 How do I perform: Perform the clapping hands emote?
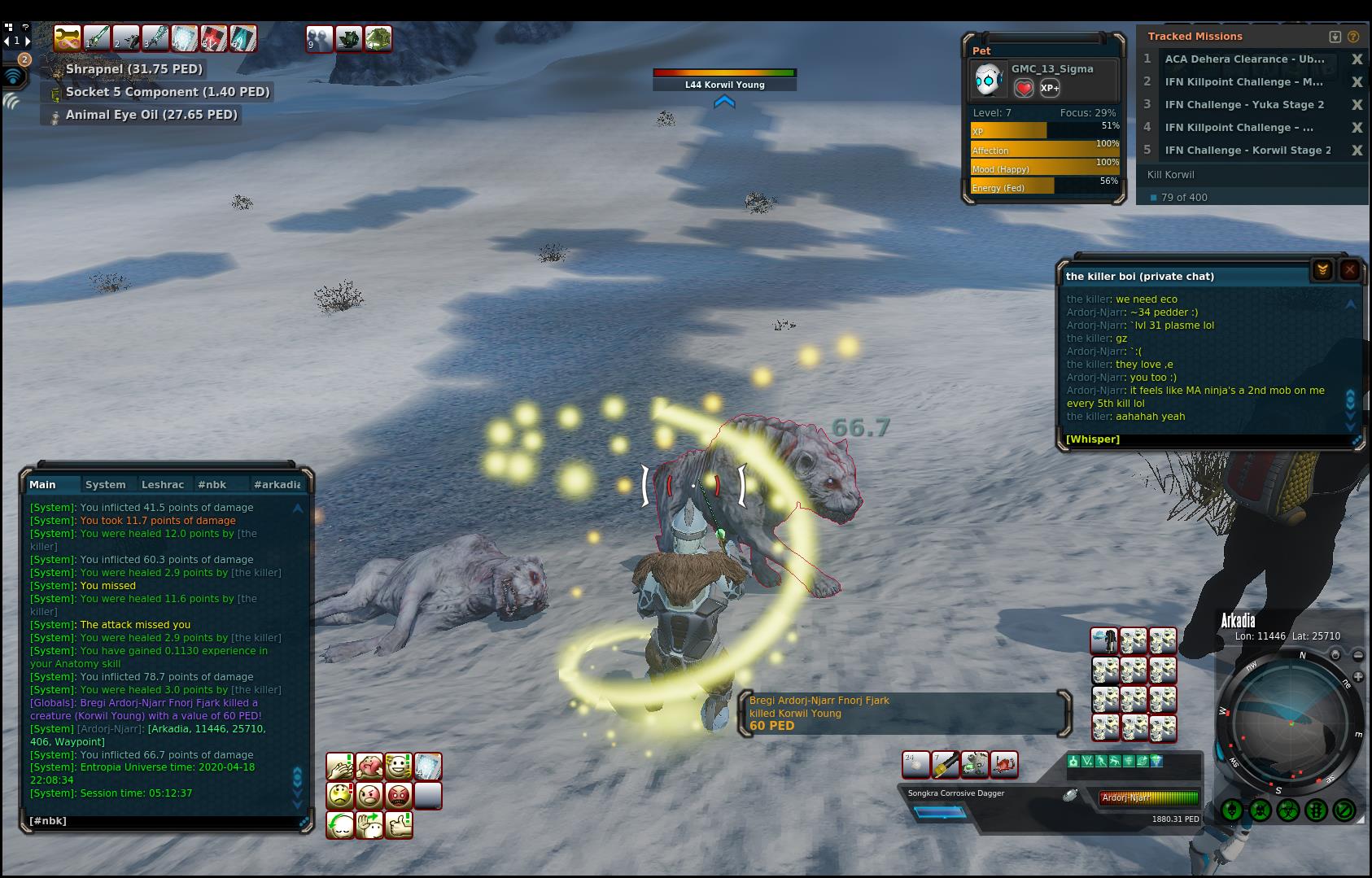340,767
